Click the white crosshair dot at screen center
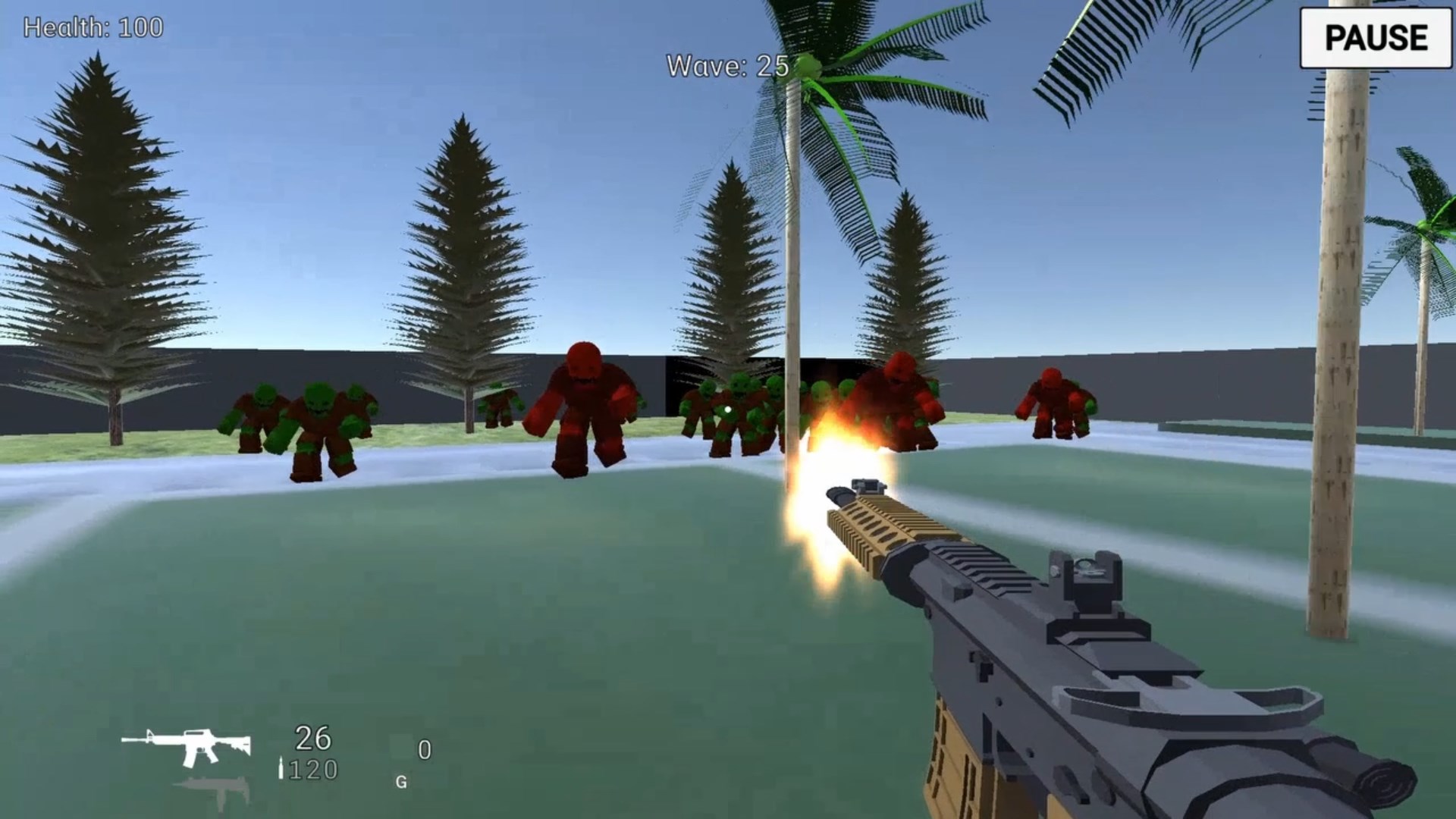 (726, 408)
